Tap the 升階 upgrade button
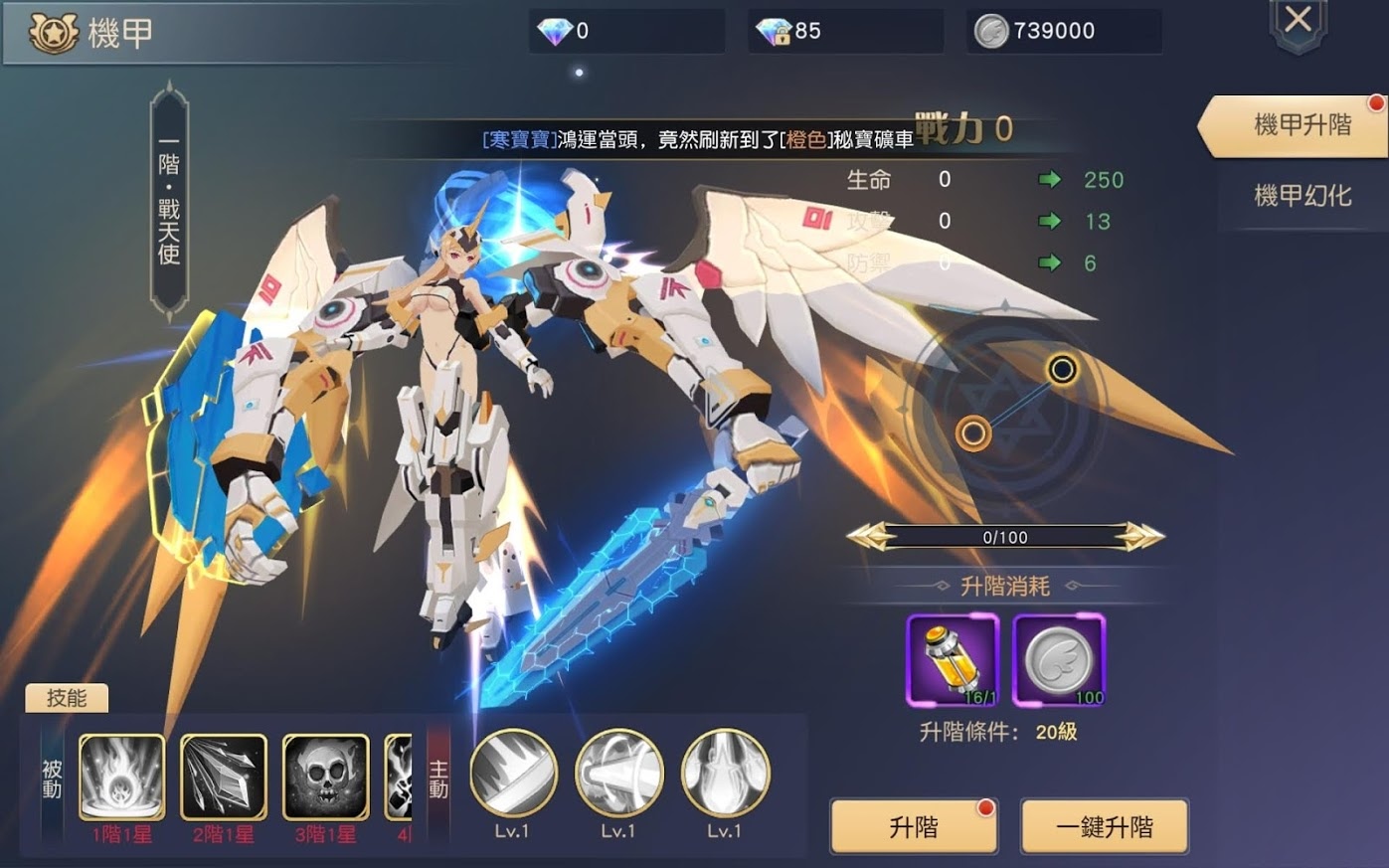Image resolution: width=1389 pixels, height=868 pixels. pos(913,826)
